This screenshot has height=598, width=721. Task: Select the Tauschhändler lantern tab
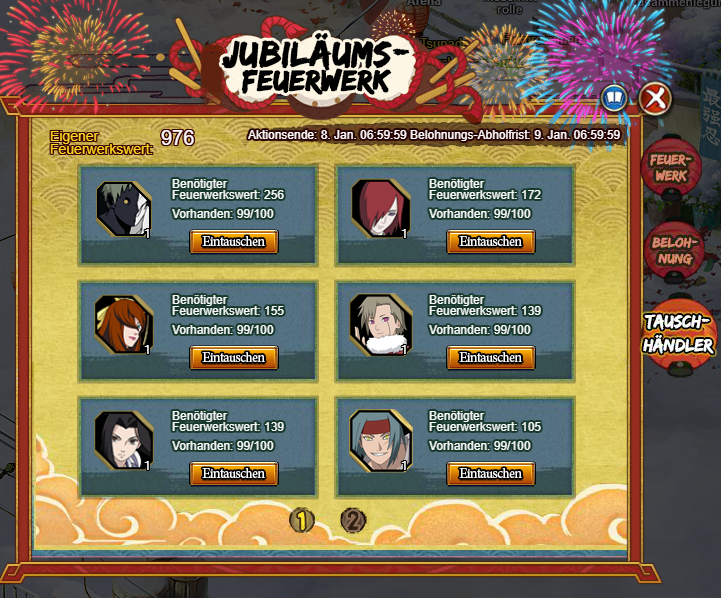(x=678, y=334)
